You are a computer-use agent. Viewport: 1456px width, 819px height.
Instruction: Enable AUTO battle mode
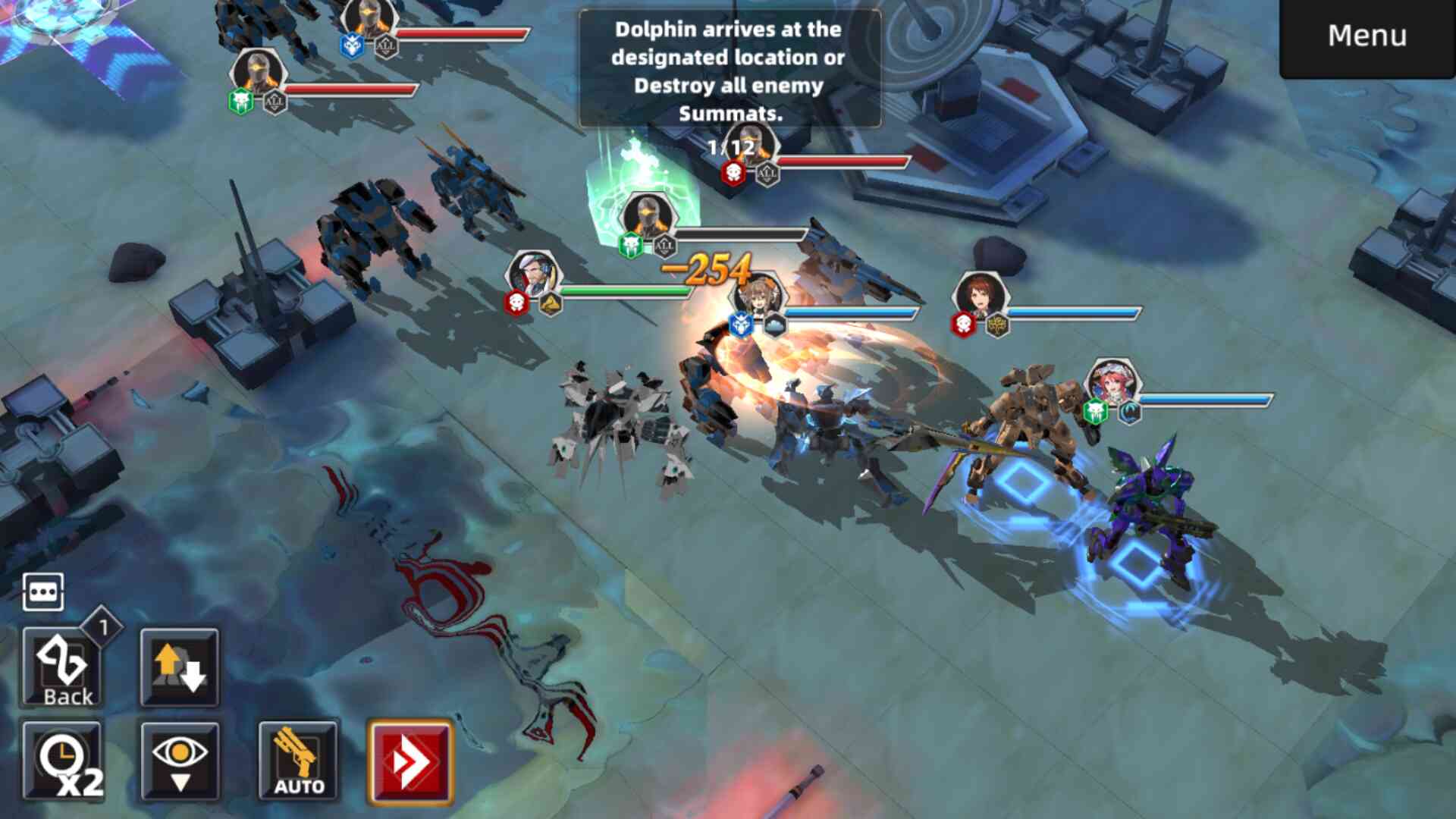click(x=298, y=761)
